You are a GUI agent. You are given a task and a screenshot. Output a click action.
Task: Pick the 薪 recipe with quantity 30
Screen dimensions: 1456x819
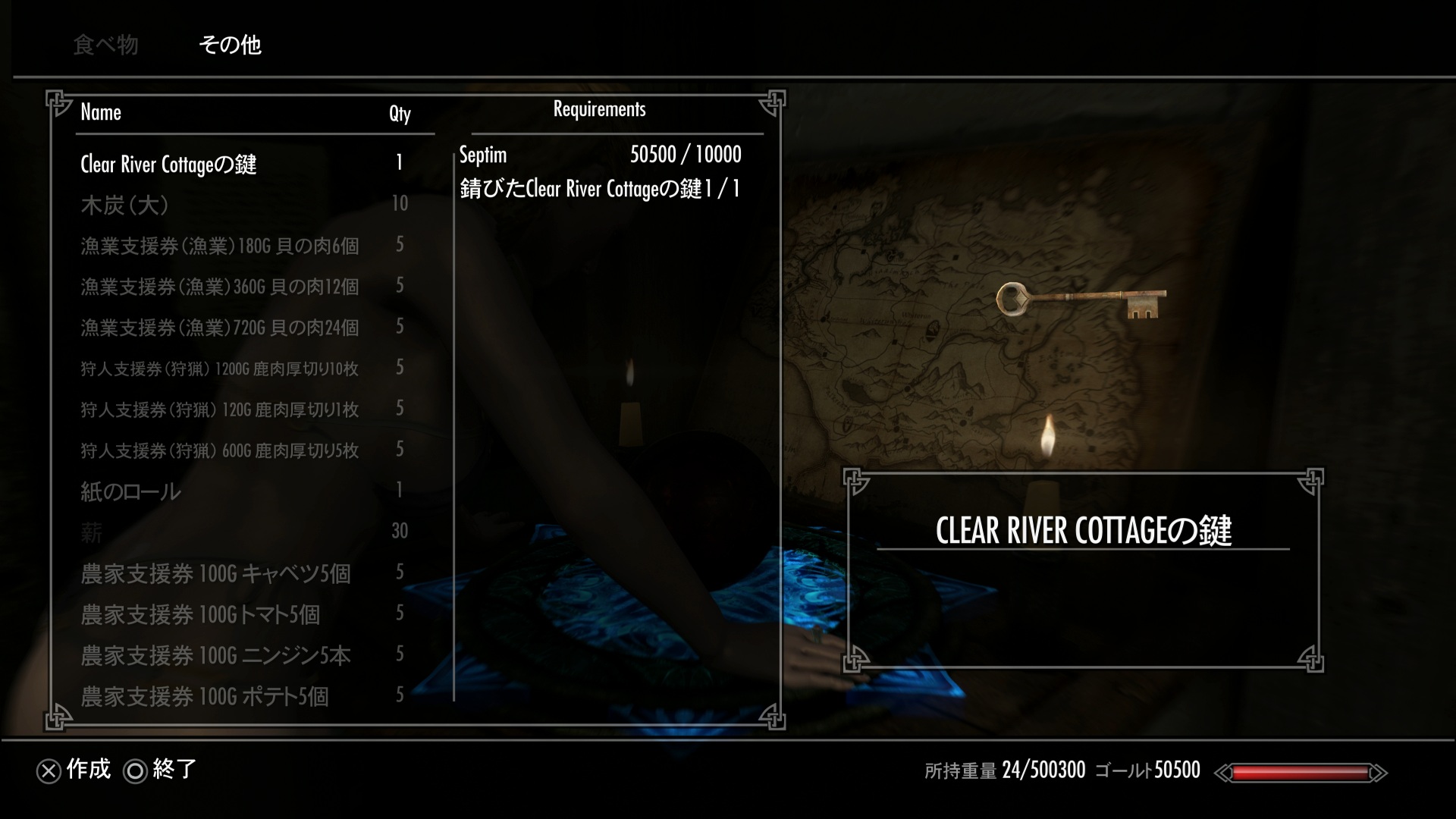pos(92,532)
